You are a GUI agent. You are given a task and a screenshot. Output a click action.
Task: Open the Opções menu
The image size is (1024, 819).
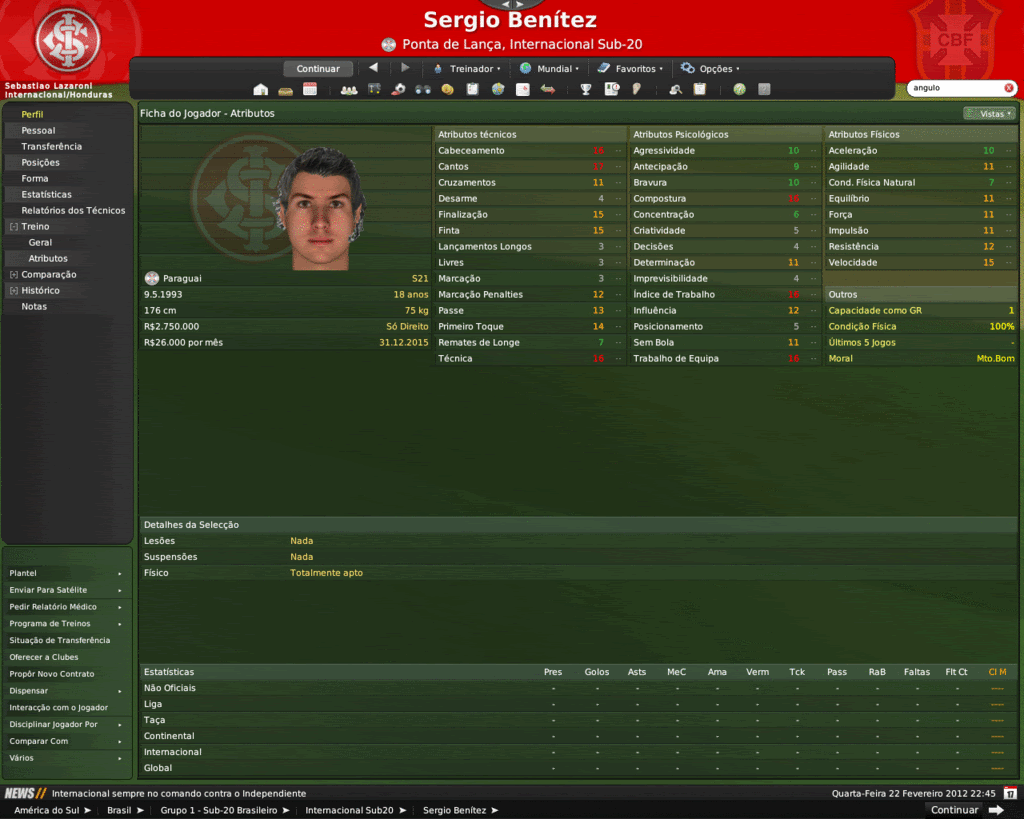click(x=710, y=69)
